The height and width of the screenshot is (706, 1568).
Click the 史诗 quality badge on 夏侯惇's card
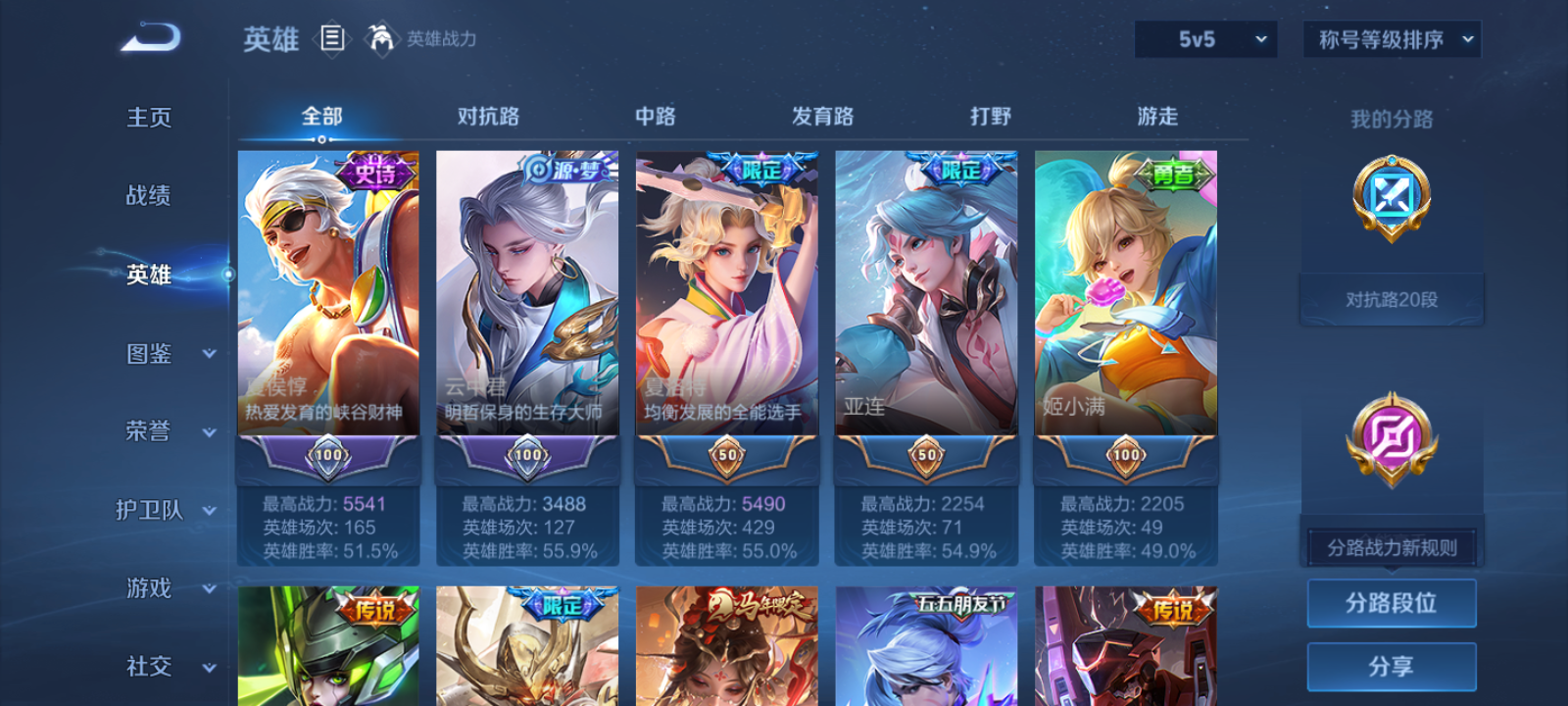tap(377, 170)
